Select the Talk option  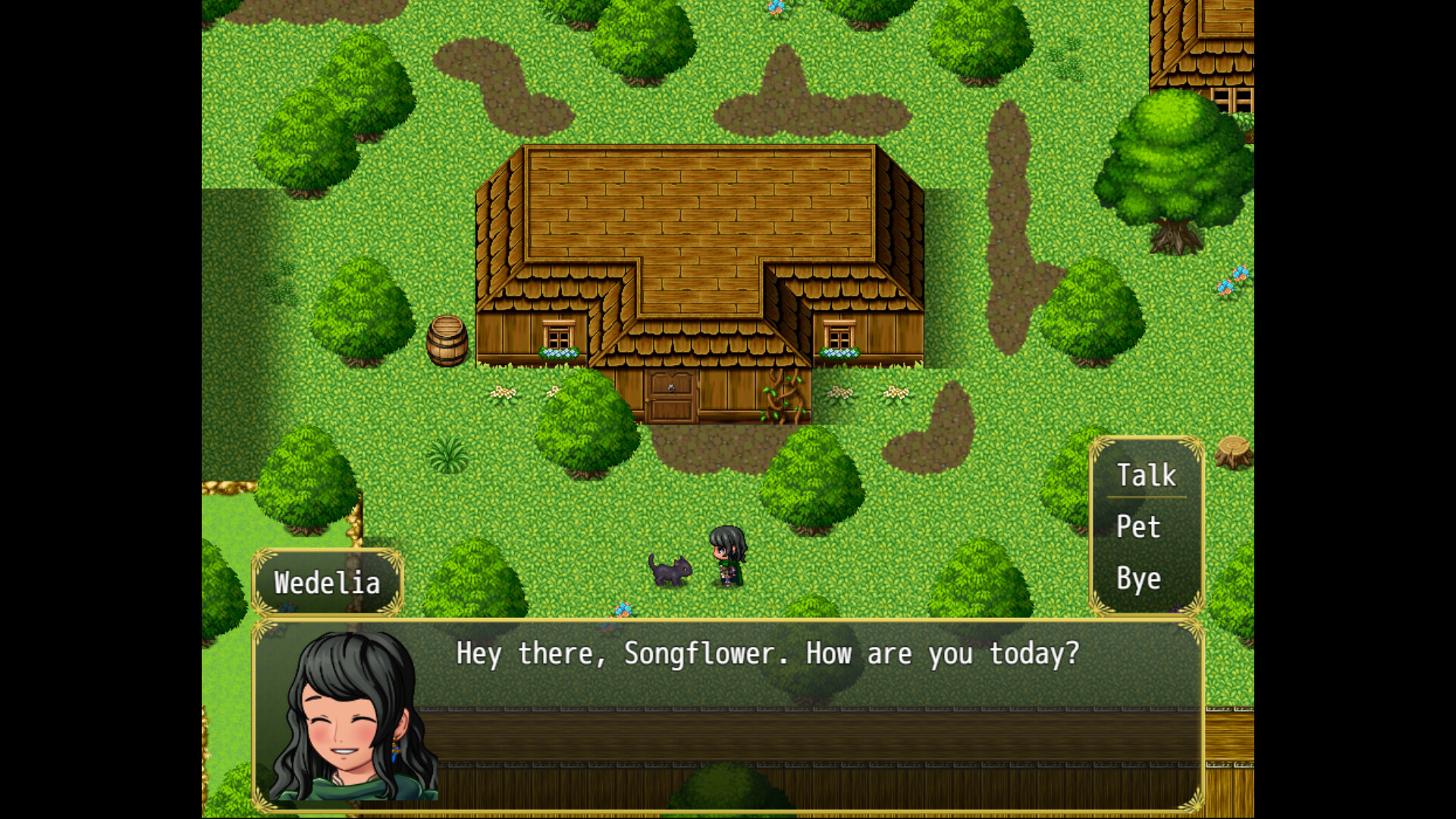(x=1146, y=474)
